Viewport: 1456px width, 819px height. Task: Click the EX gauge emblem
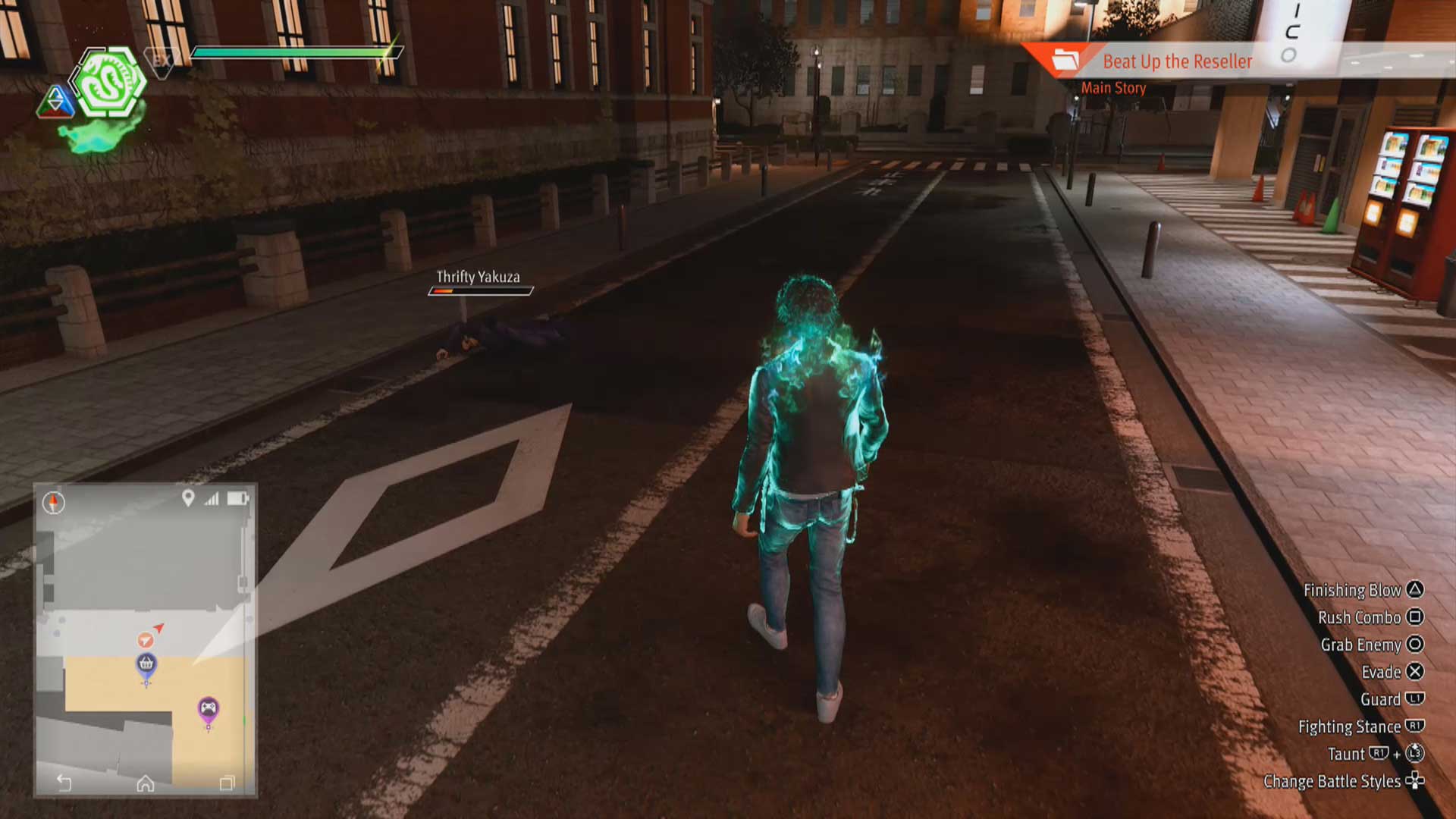[x=162, y=61]
